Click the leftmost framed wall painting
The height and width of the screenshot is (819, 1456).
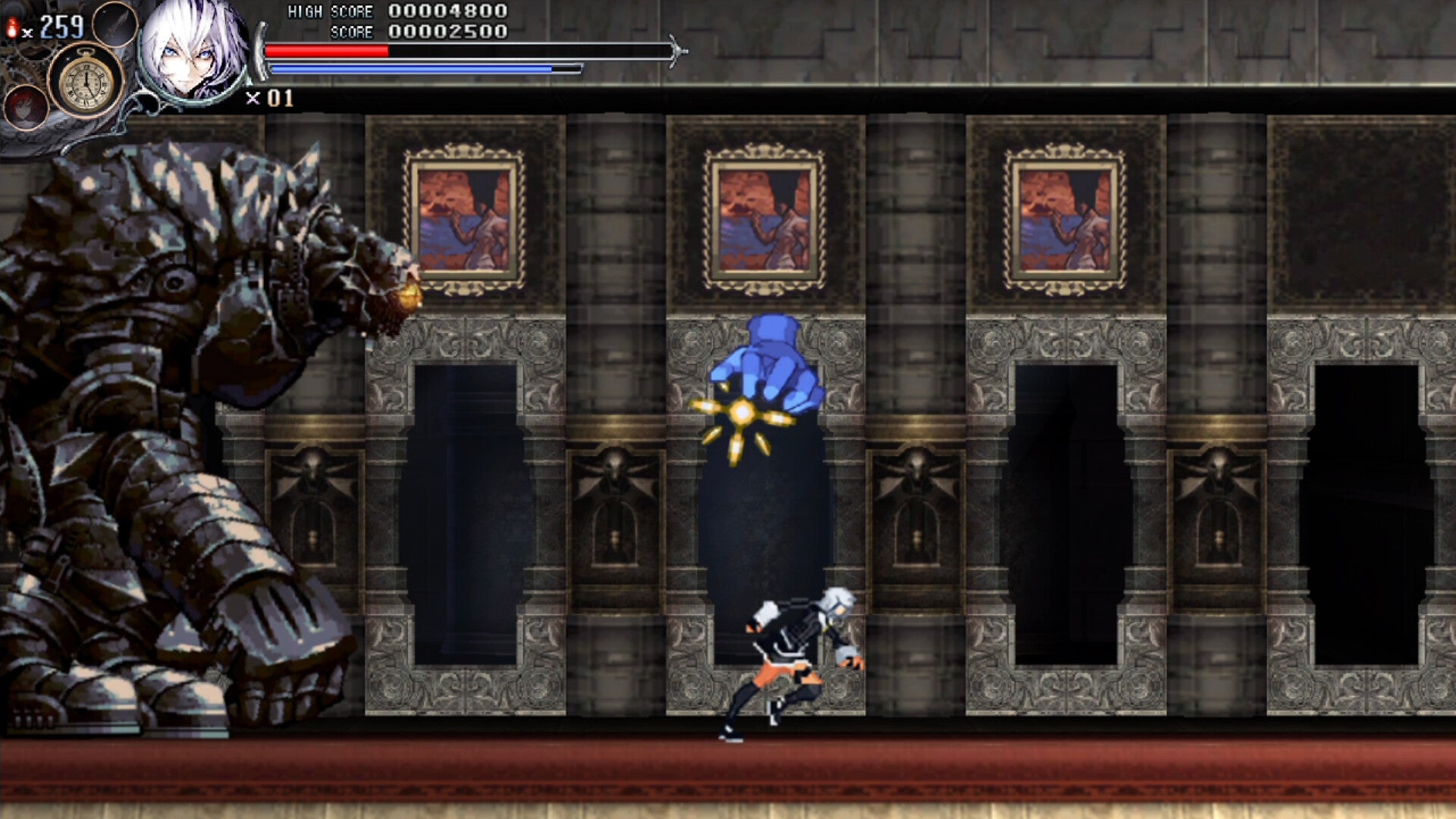(x=463, y=218)
